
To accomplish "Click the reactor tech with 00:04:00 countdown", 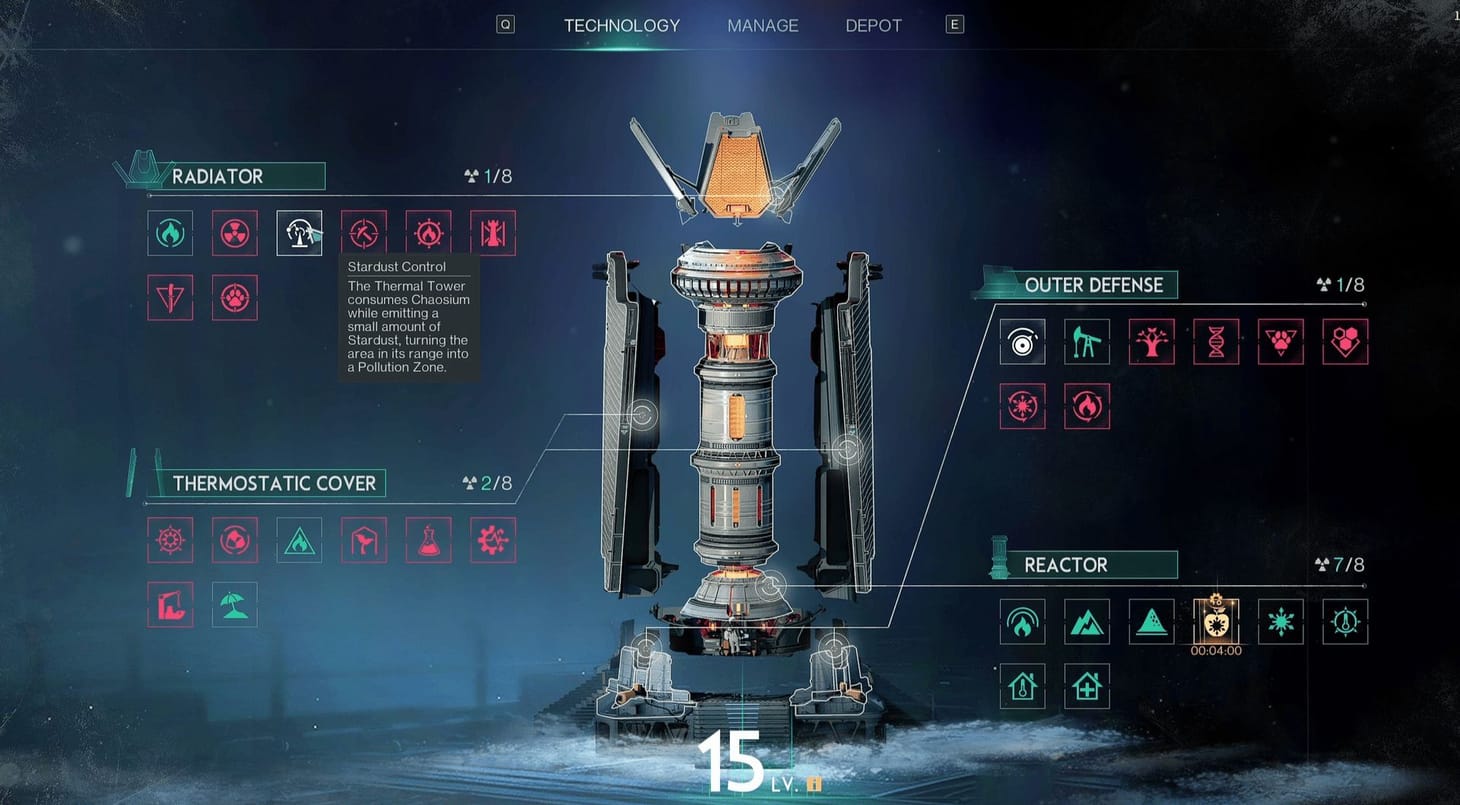I will point(1215,621).
